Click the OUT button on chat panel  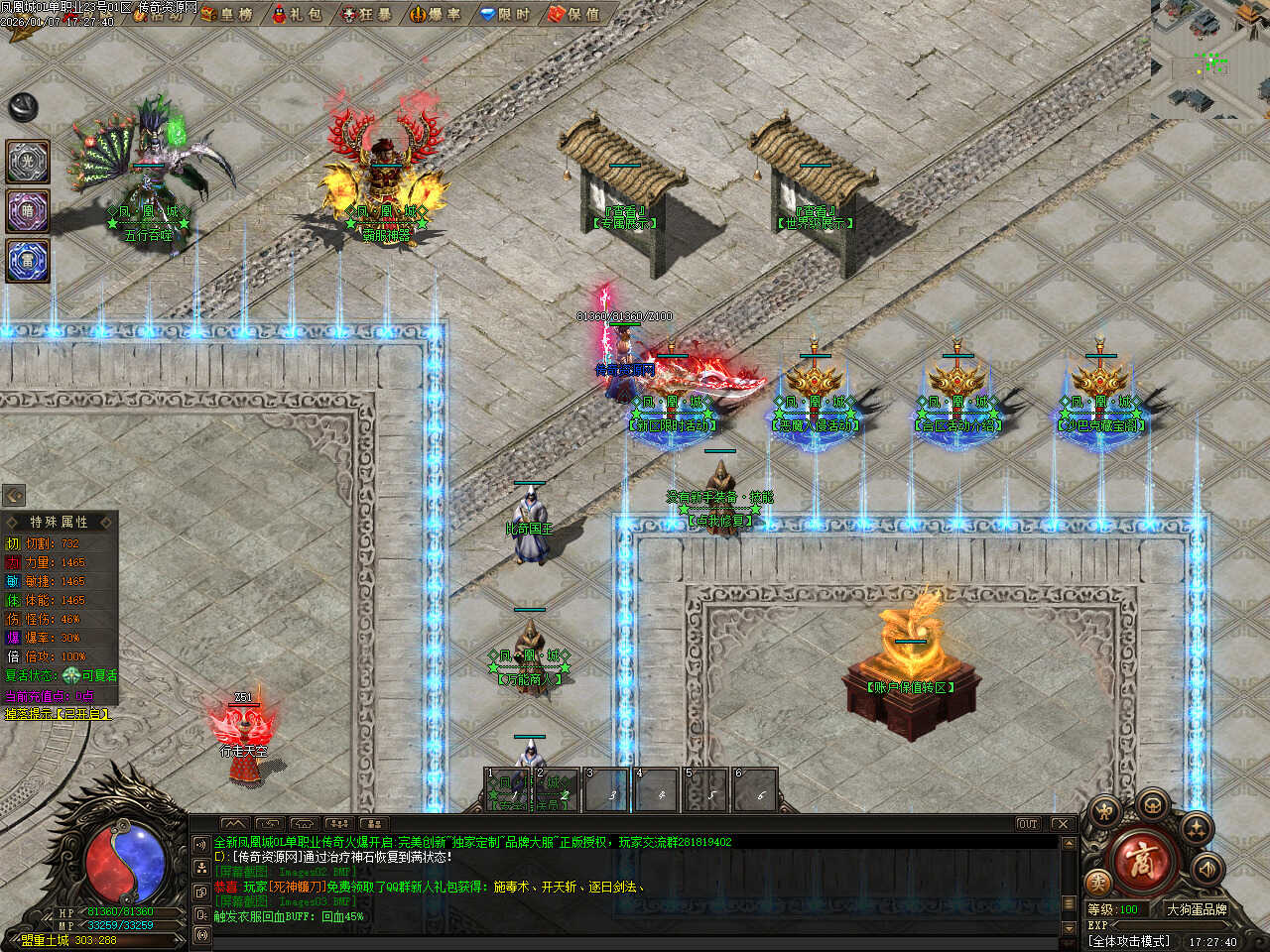point(1027,824)
